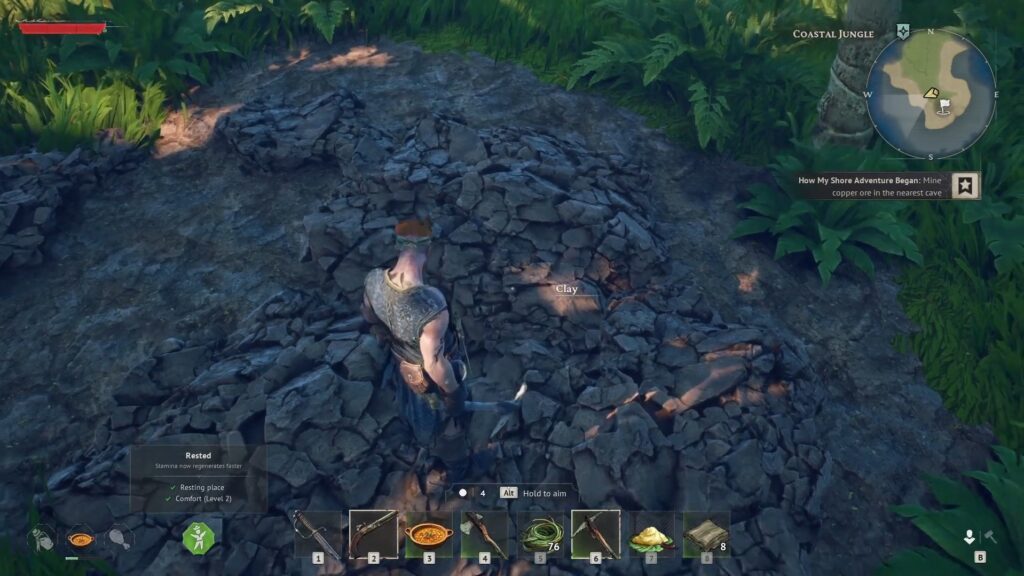Select the yellow food dish slot
This screenshot has height=576, width=1024.
tap(651, 533)
